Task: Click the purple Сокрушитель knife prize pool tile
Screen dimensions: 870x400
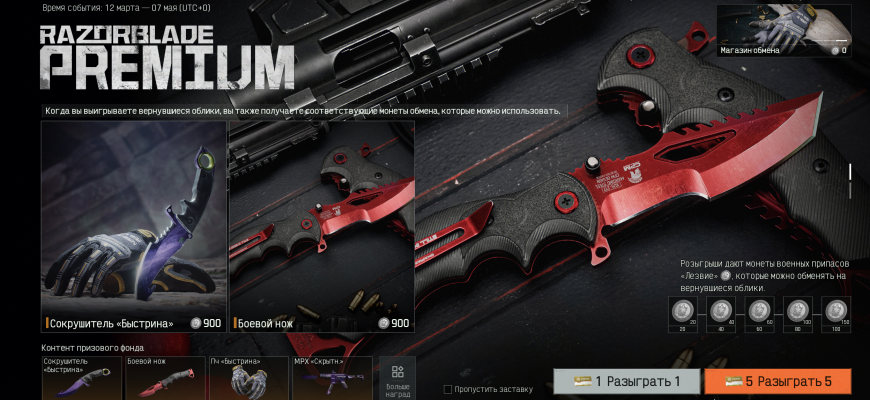Action: (x=82, y=378)
